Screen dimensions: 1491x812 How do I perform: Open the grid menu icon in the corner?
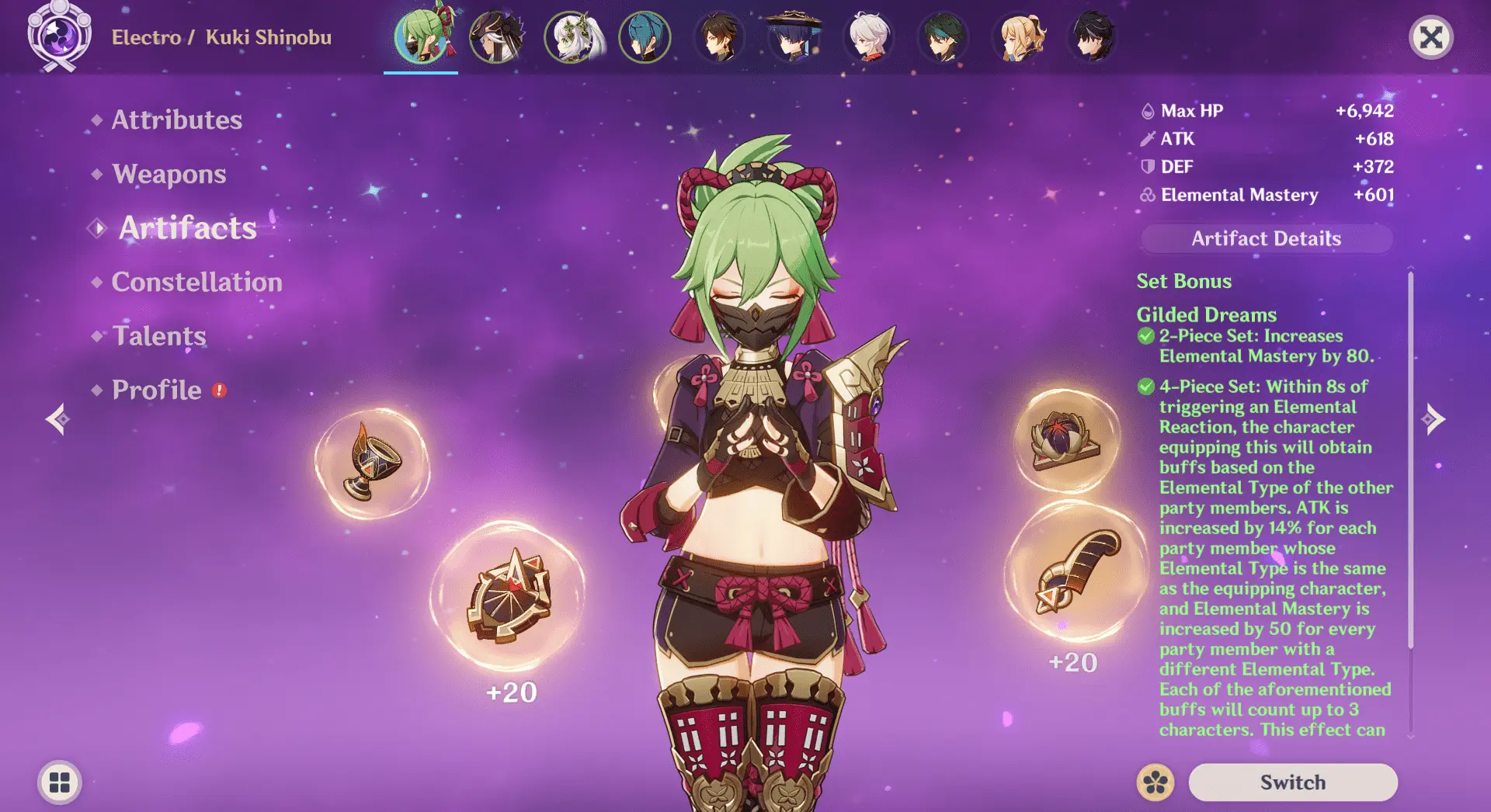(x=60, y=782)
